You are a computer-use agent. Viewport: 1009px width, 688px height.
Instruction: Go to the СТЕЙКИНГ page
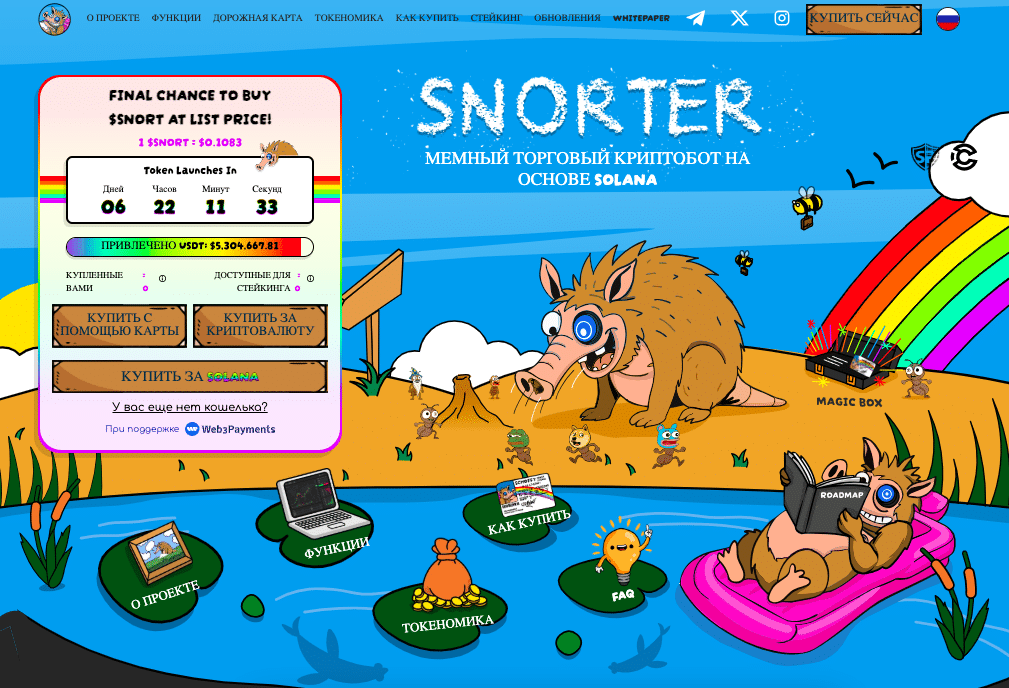(x=496, y=18)
